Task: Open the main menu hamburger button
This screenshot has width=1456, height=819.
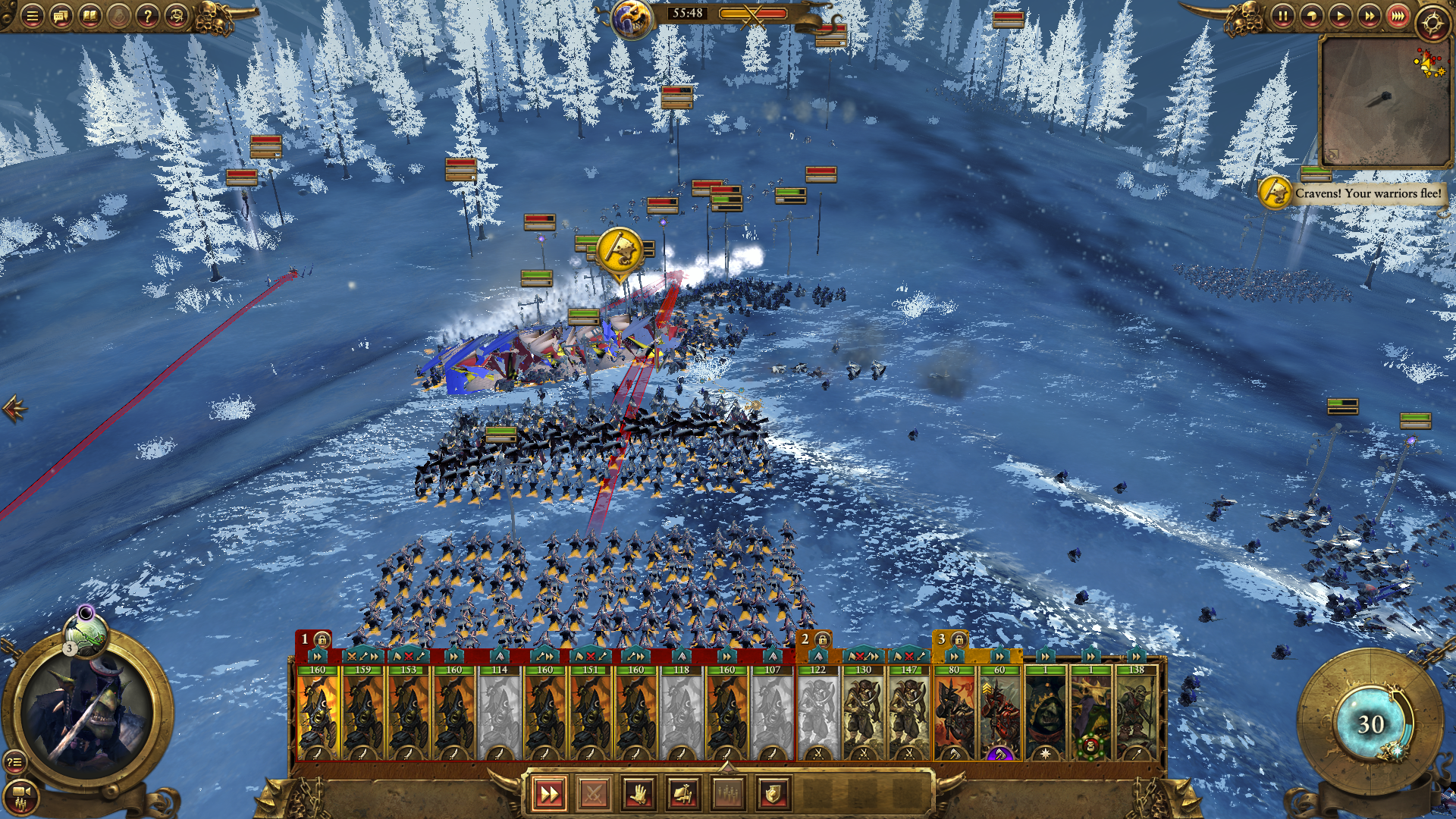Action: coord(32,16)
